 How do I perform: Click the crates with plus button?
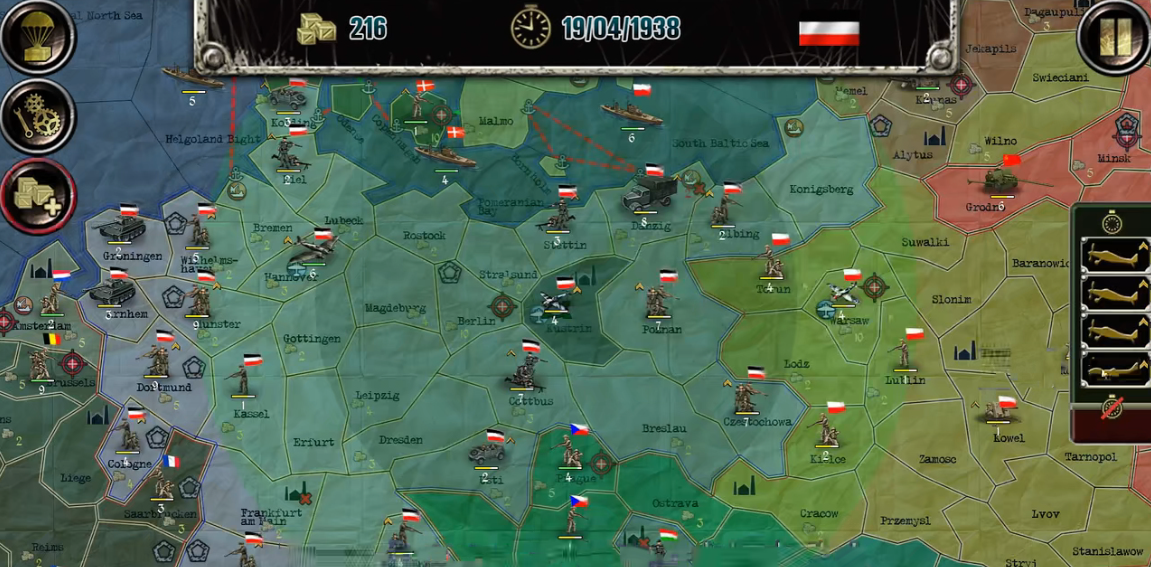[36, 194]
